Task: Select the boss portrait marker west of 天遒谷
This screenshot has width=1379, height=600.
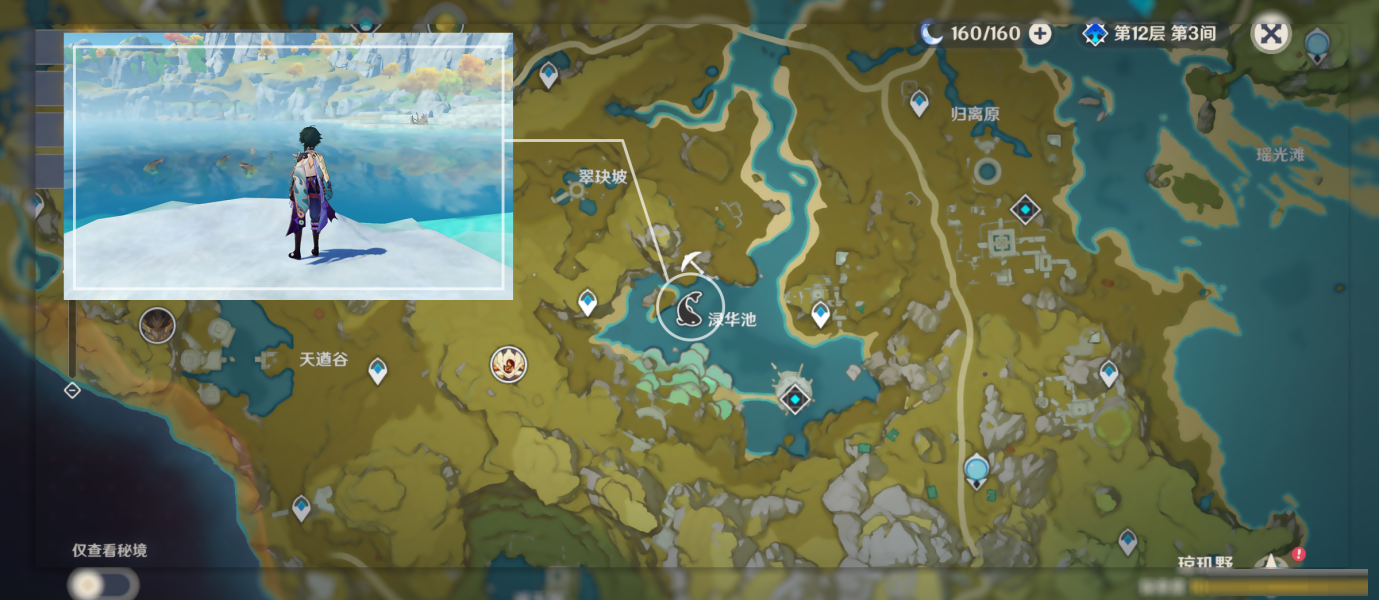Action: point(157,325)
